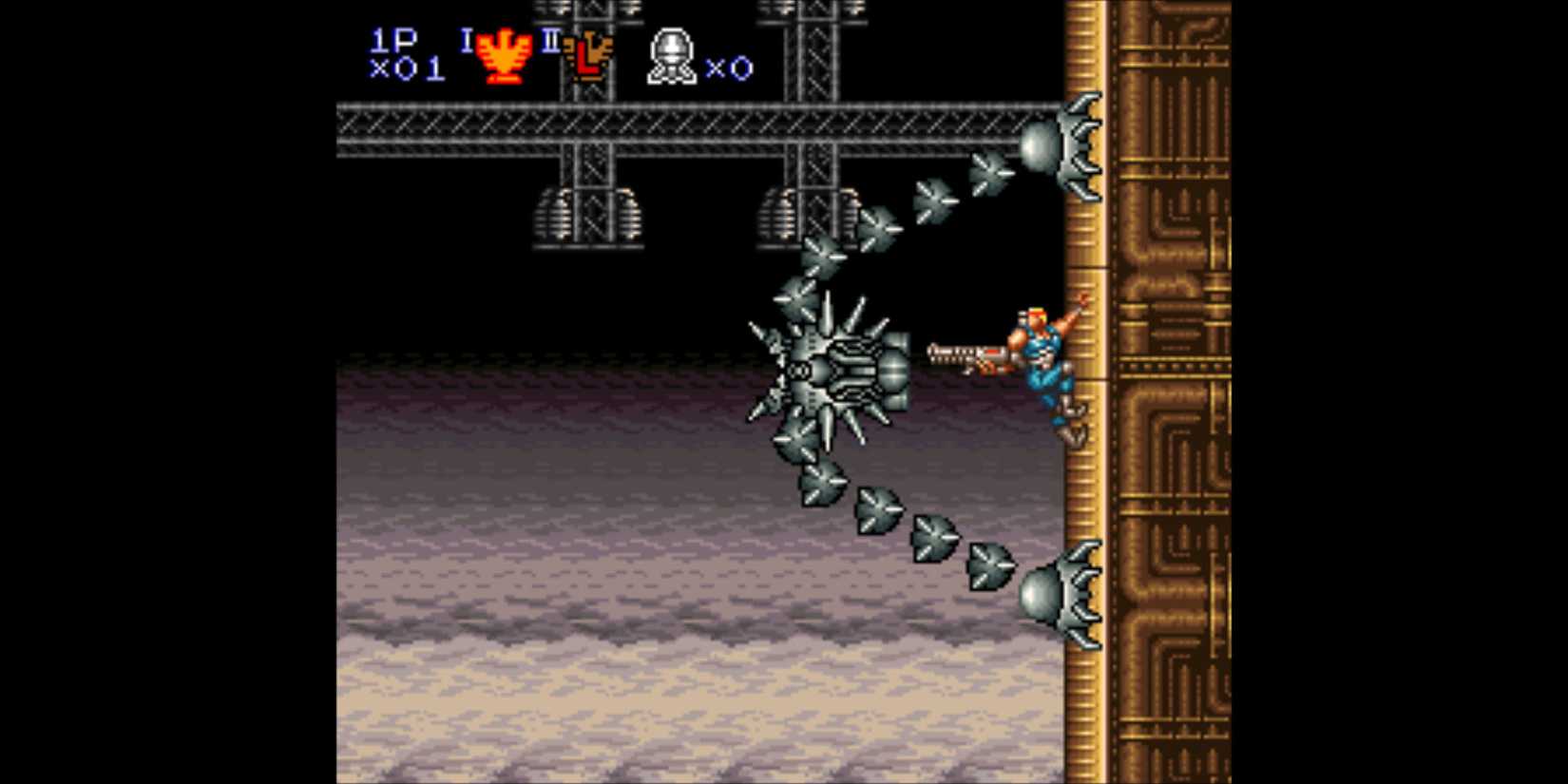This screenshot has height=784, width=1568.
Task: Click the x0 bomb counter text
Action: (x=728, y=68)
